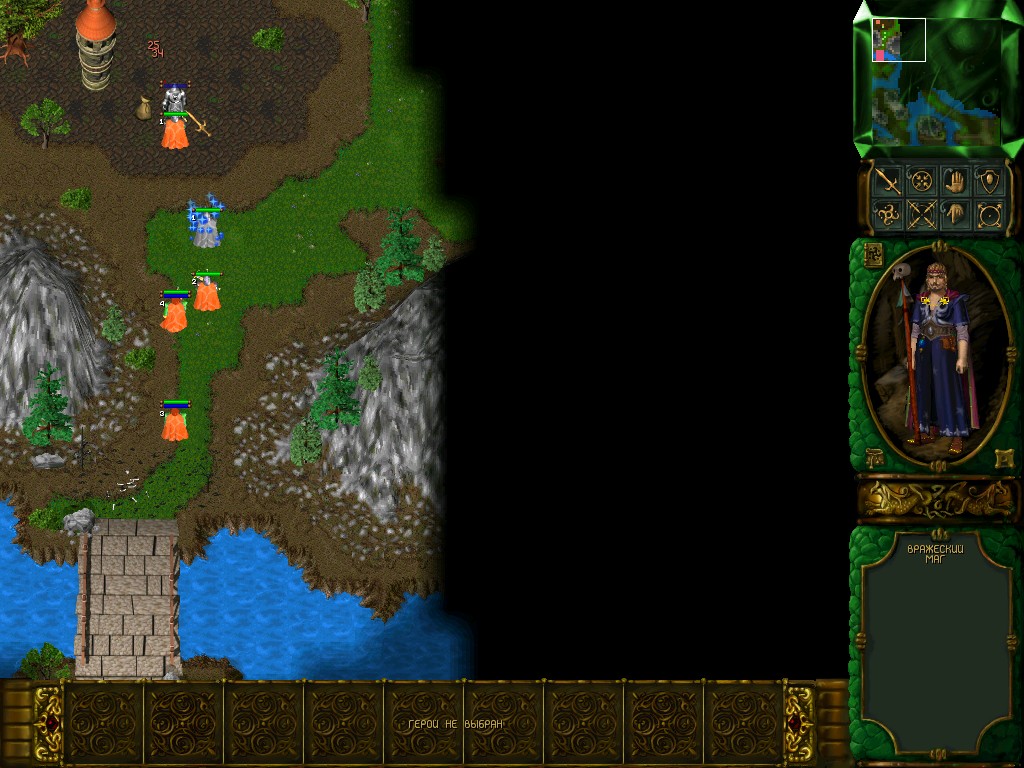Choose the downward pointing hand command

[x=956, y=214]
